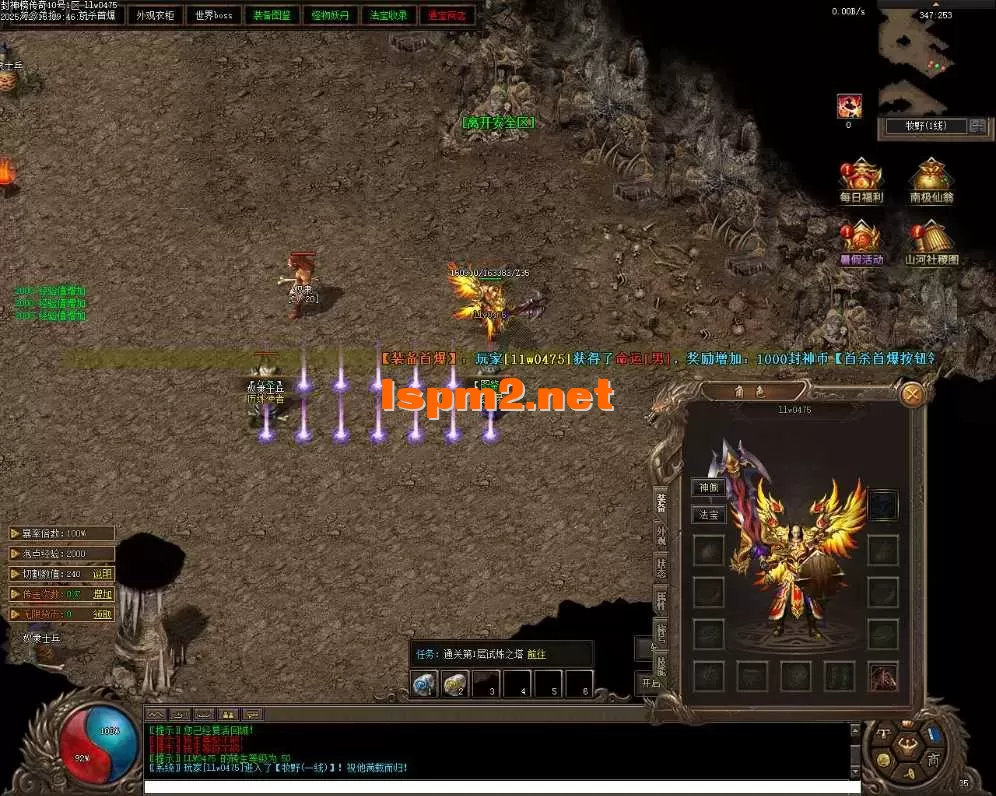
Task: Open the 怪物妖丹 menu
Action: 331,16
